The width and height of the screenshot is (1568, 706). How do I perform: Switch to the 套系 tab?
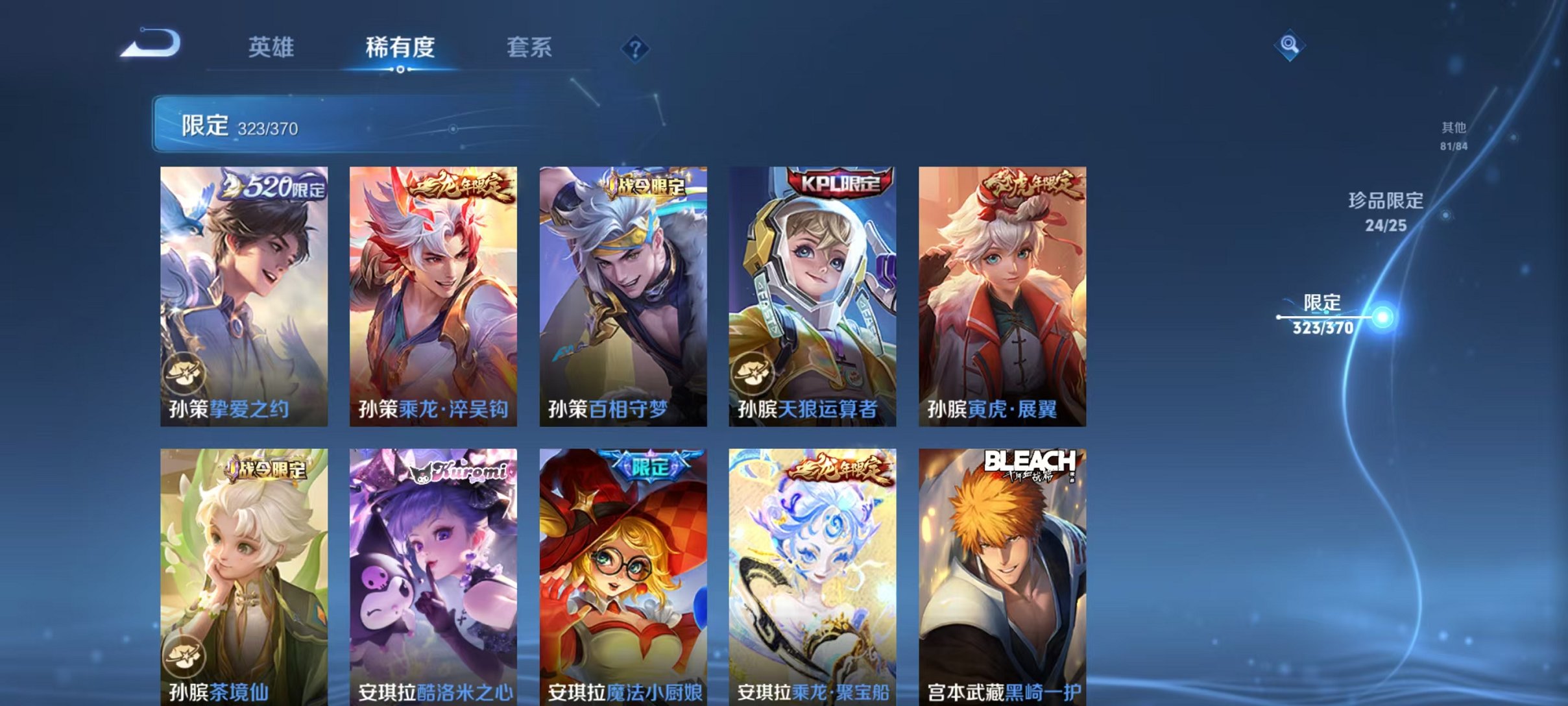click(530, 47)
